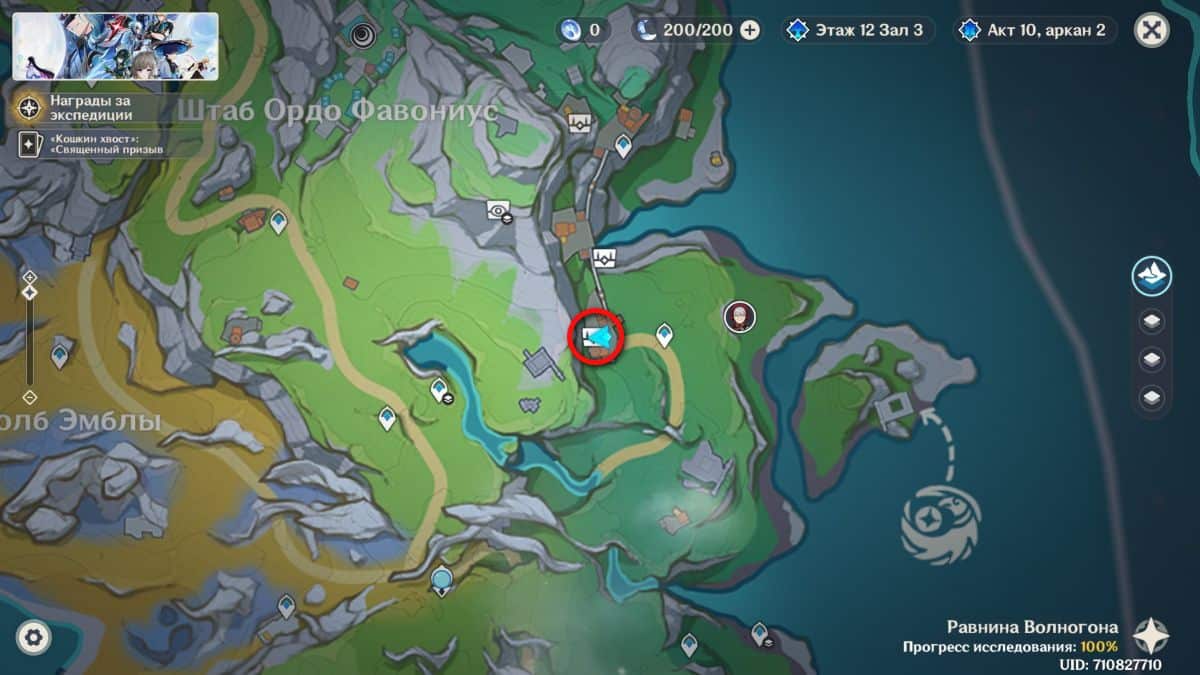The width and height of the screenshot is (1200, 675).
Task: Select the teleport waypoint beside the red circle
Action: pyautogui.click(x=663, y=334)
